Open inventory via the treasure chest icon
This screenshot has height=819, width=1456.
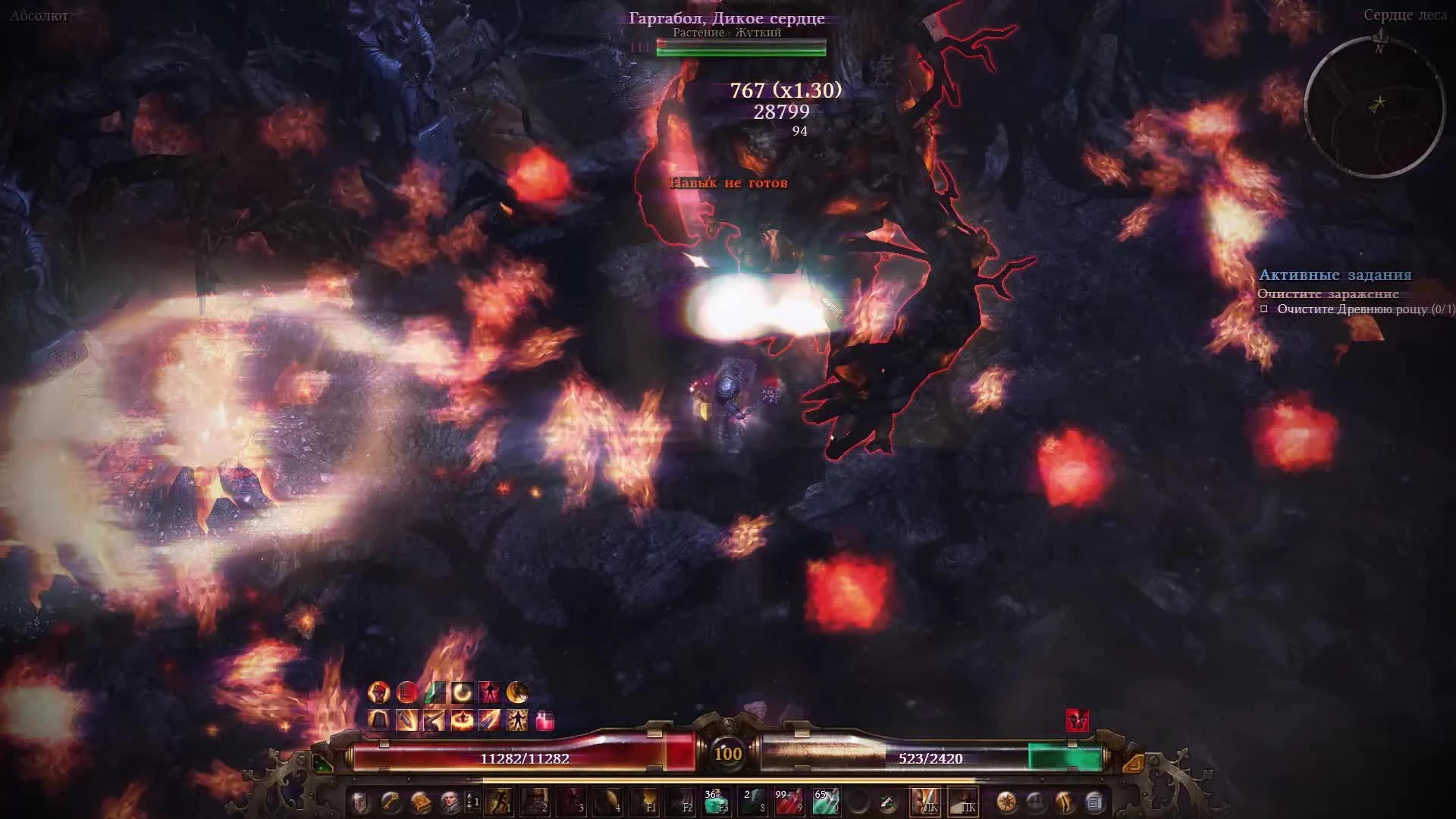click(x=423, y=802)
